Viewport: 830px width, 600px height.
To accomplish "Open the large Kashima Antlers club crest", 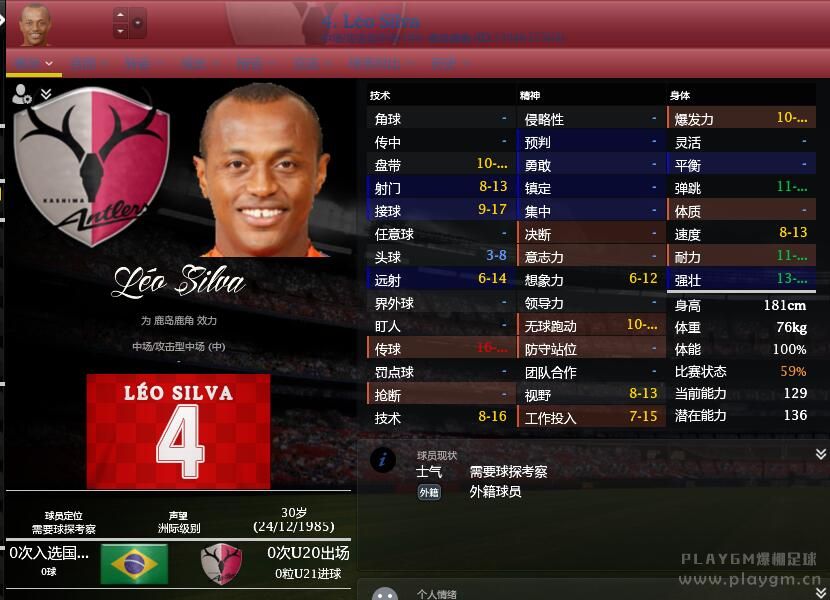I will tap(92, 167).
